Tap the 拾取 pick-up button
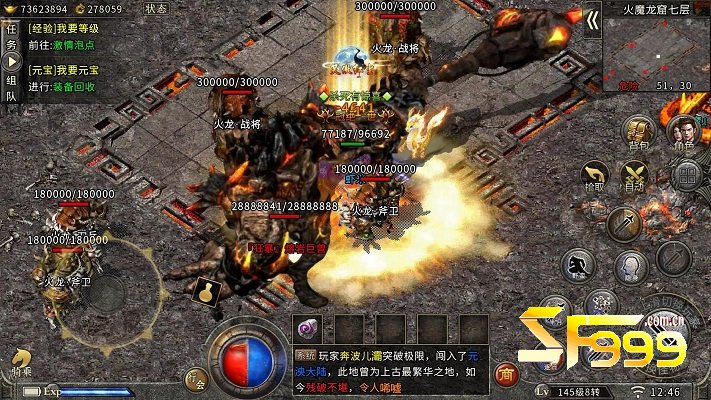 [x=593, y=178]
